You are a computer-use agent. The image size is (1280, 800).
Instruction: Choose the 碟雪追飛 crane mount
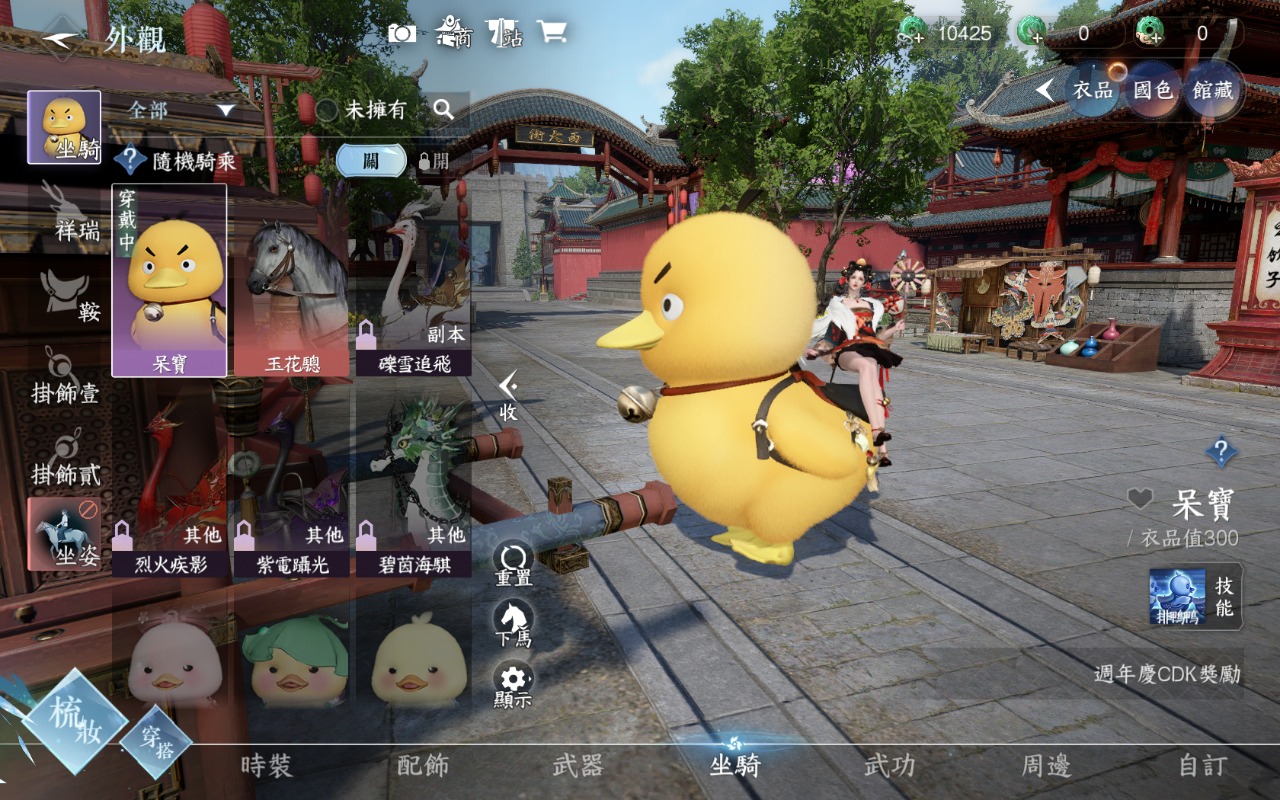point(413,282)
